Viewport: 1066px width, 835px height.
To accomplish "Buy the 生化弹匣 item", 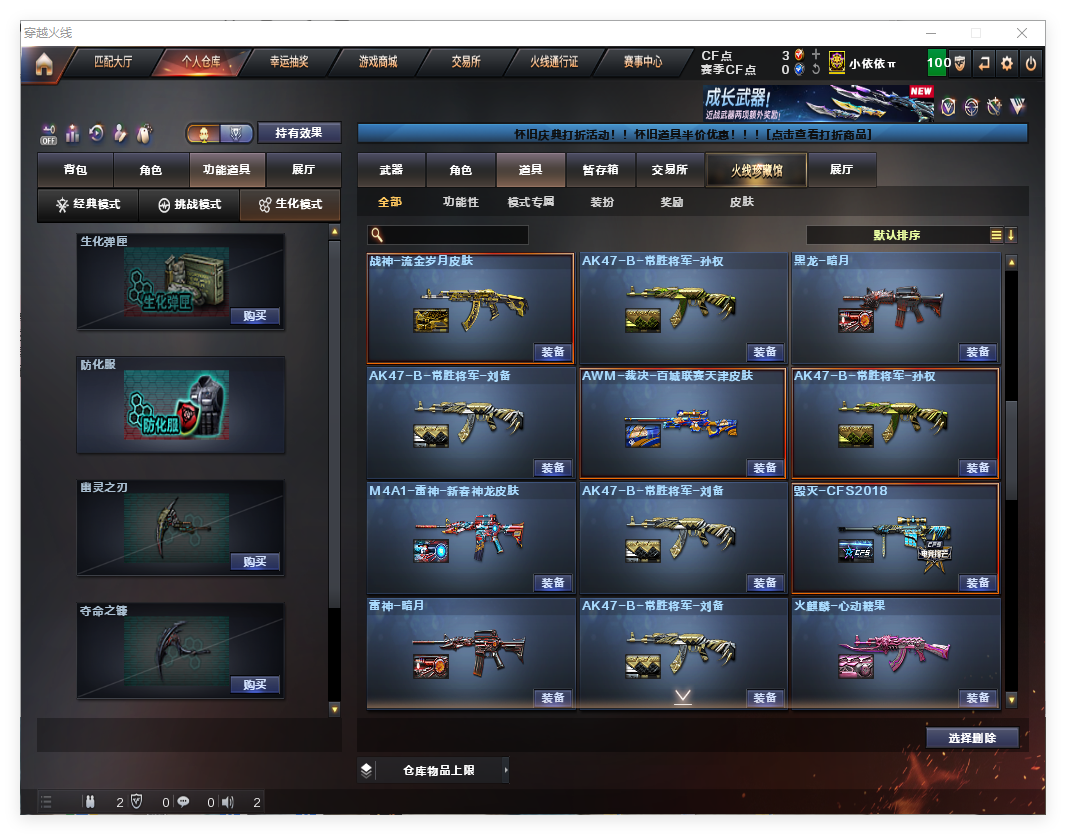I will tap(254, 316).
